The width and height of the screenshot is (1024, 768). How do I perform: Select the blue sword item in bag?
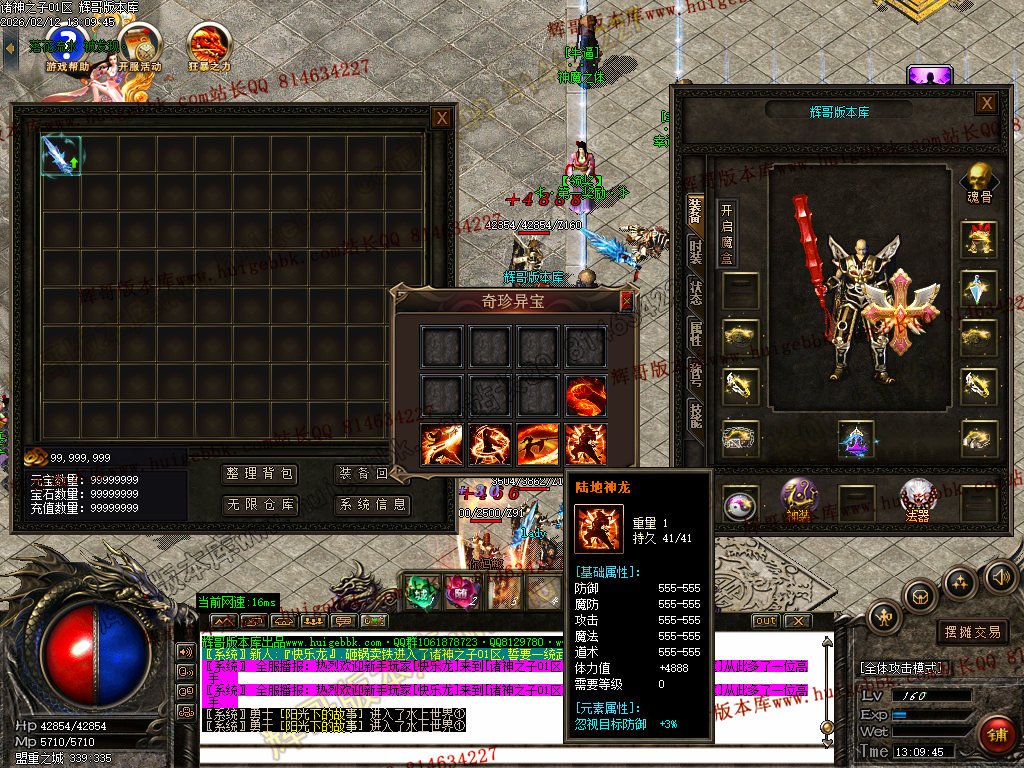pos(61,155)
